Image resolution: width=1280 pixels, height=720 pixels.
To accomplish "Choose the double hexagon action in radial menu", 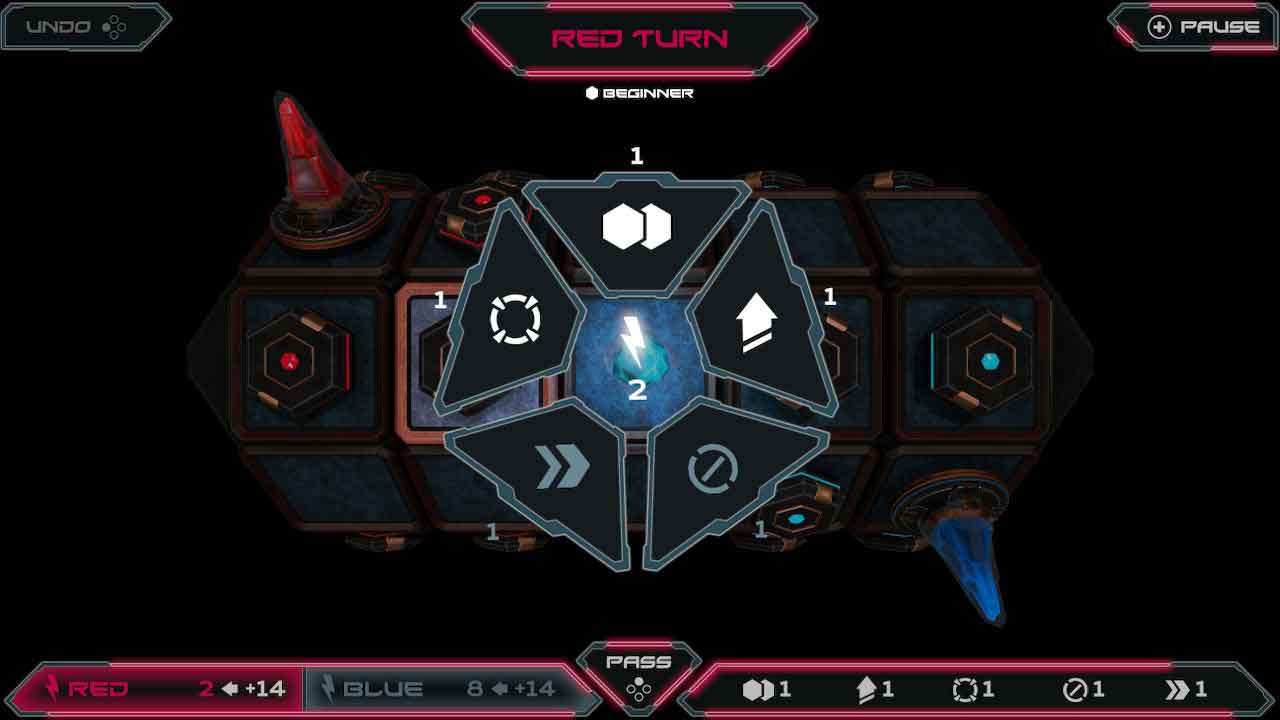I will (637, 229).
